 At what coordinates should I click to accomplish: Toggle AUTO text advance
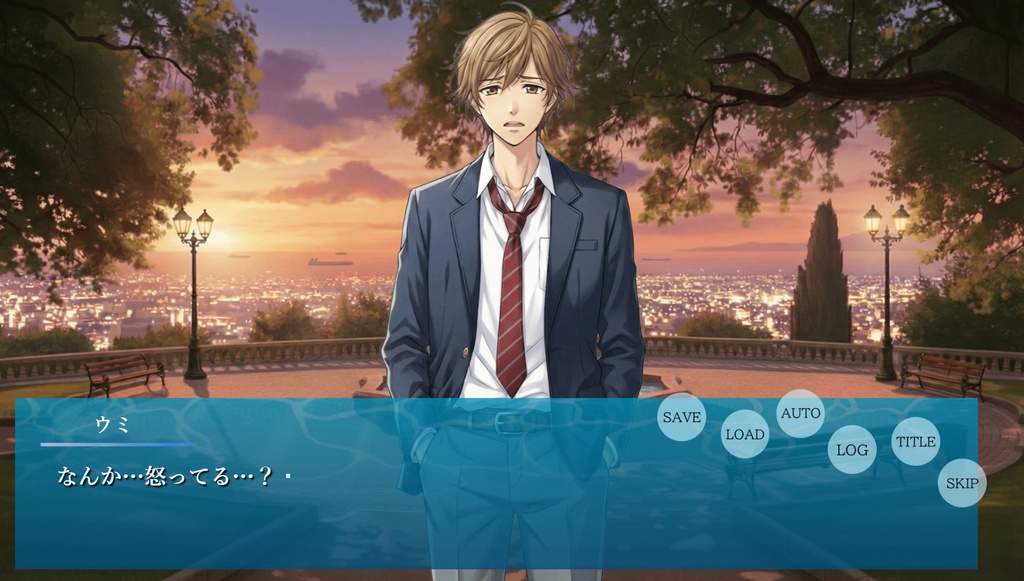pos(800,413)
